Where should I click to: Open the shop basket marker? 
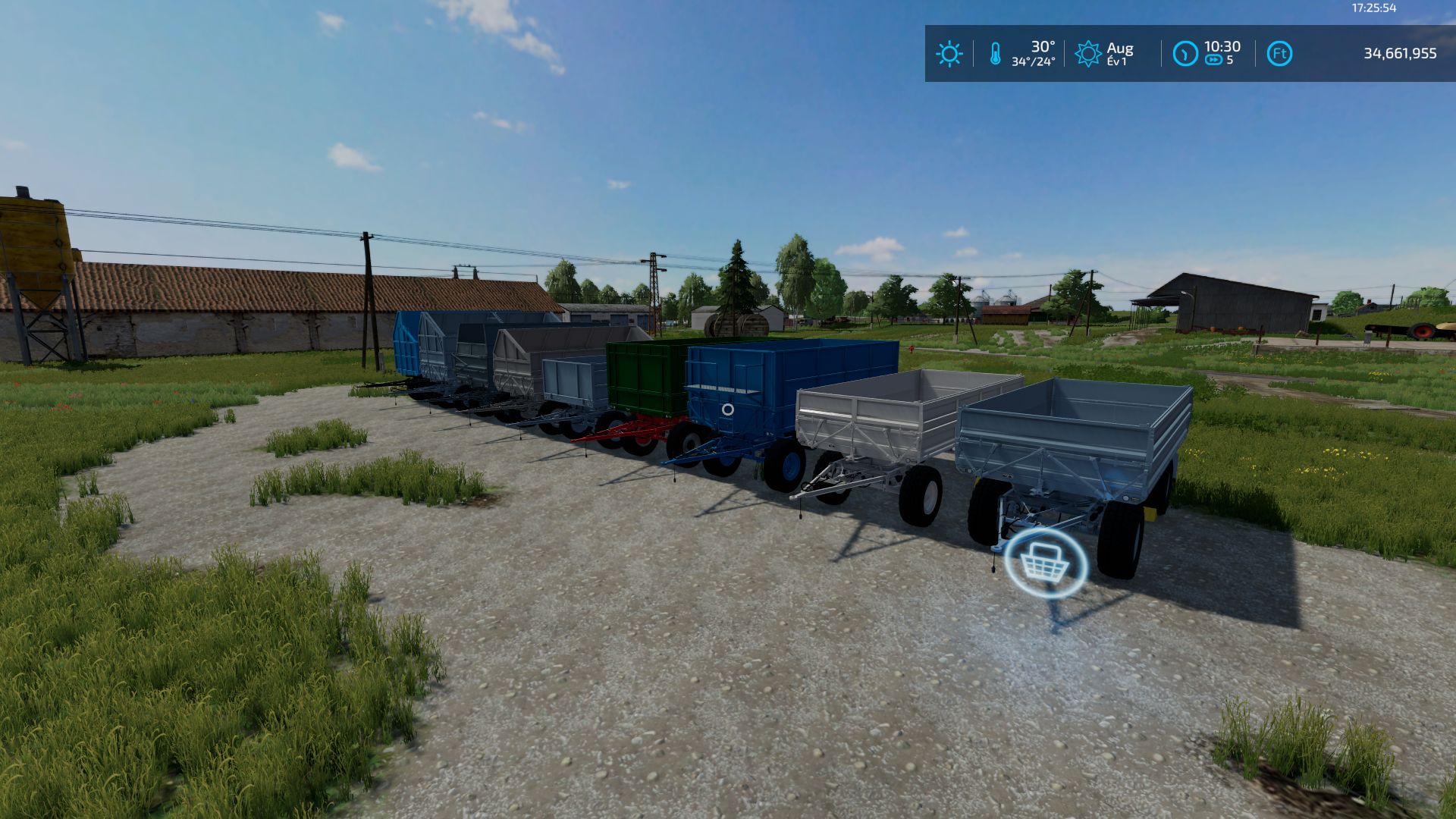point(1045,564)
